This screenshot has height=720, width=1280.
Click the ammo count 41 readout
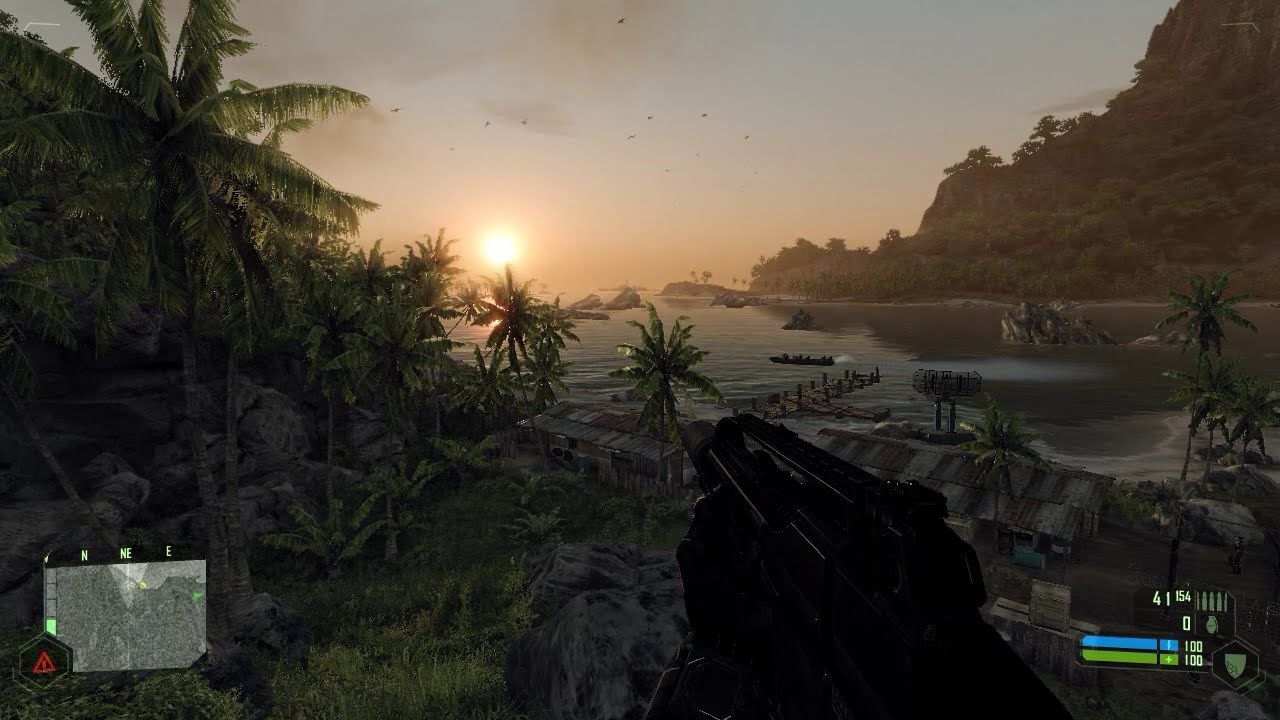tap(1160, 597)
